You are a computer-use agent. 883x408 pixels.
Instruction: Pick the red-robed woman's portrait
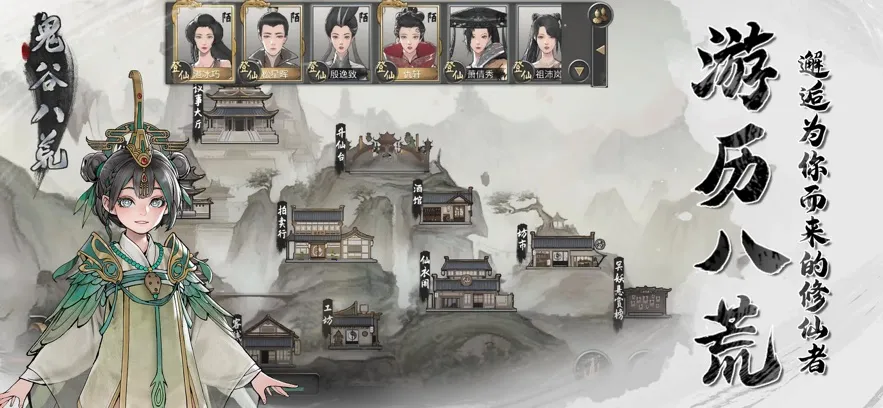tap(409, 40)
